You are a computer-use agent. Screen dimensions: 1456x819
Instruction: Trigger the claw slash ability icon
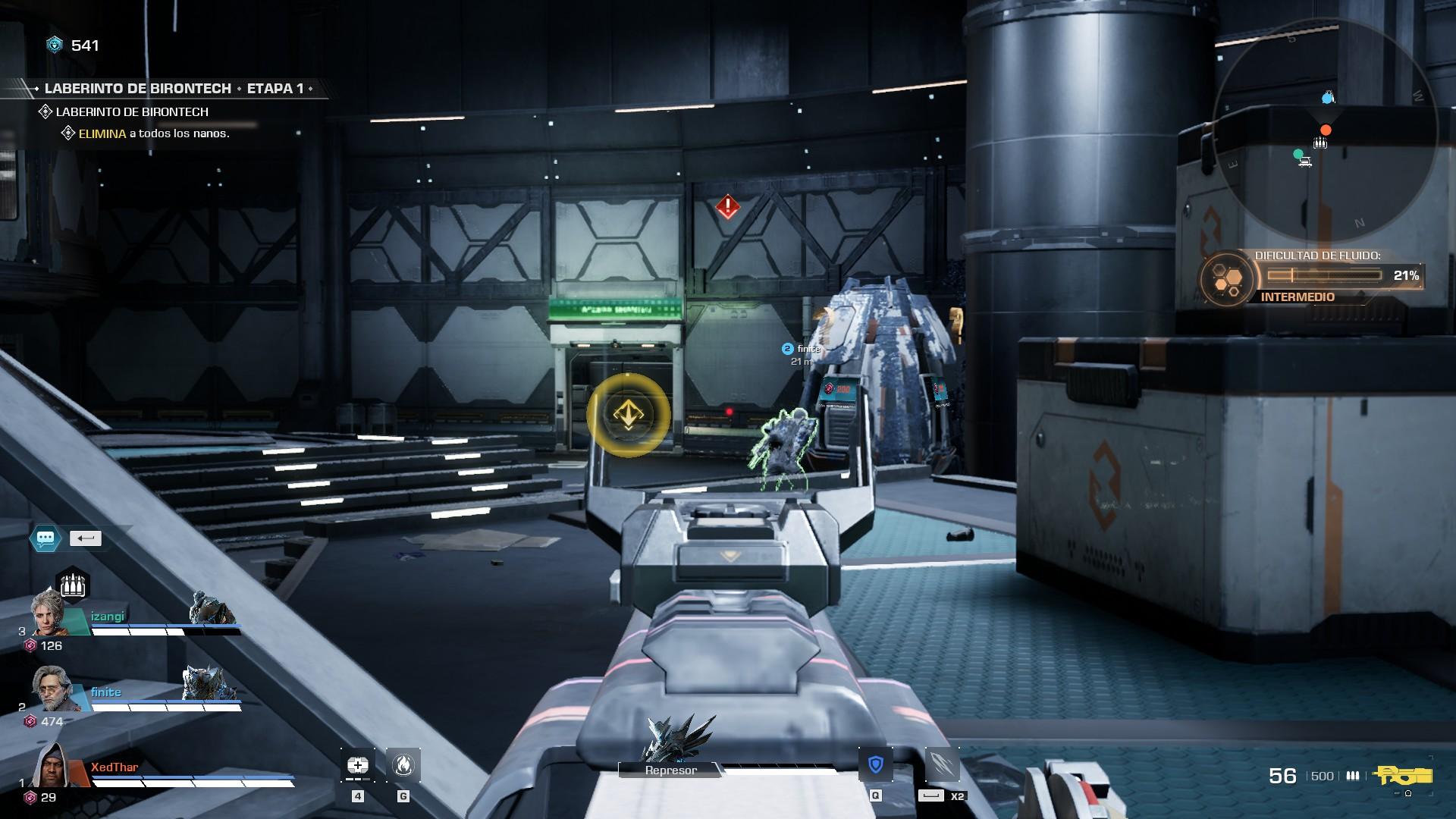point(943,764)
